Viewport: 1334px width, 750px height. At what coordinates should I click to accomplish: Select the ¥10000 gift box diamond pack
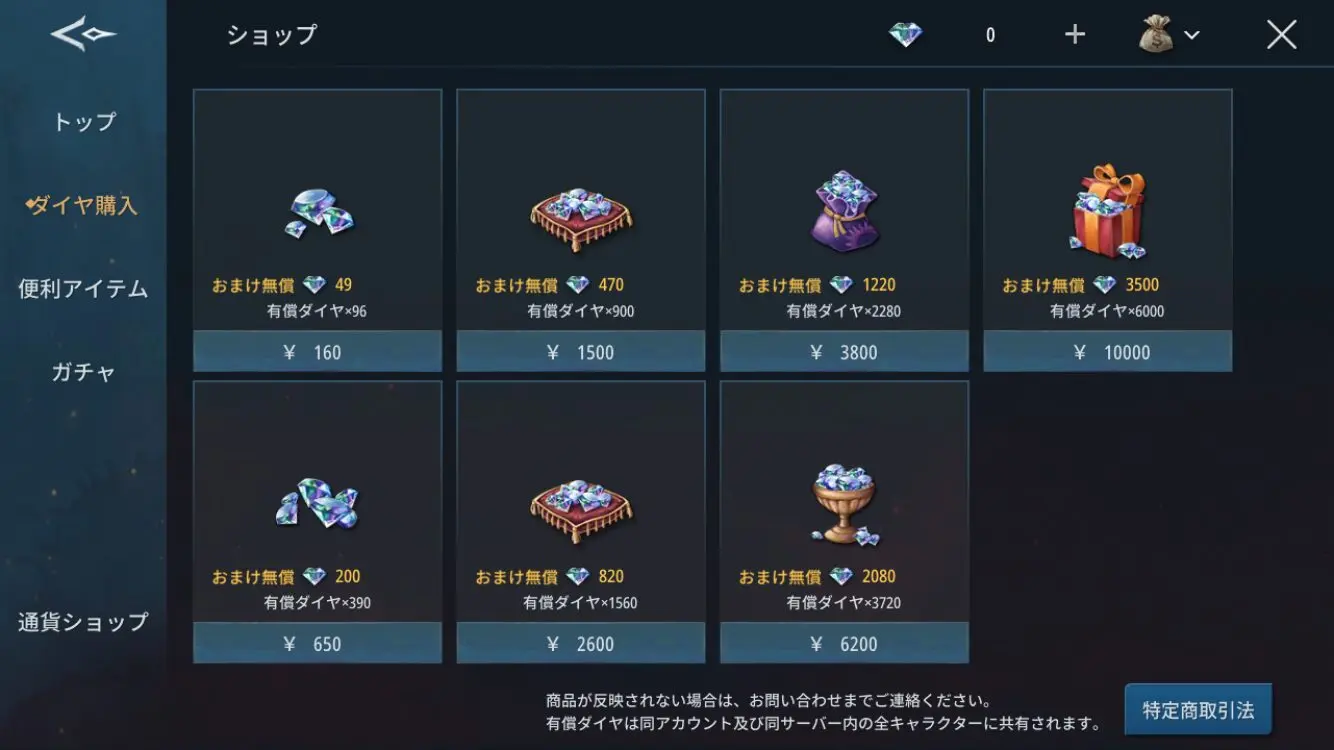tap(1108, 351)
